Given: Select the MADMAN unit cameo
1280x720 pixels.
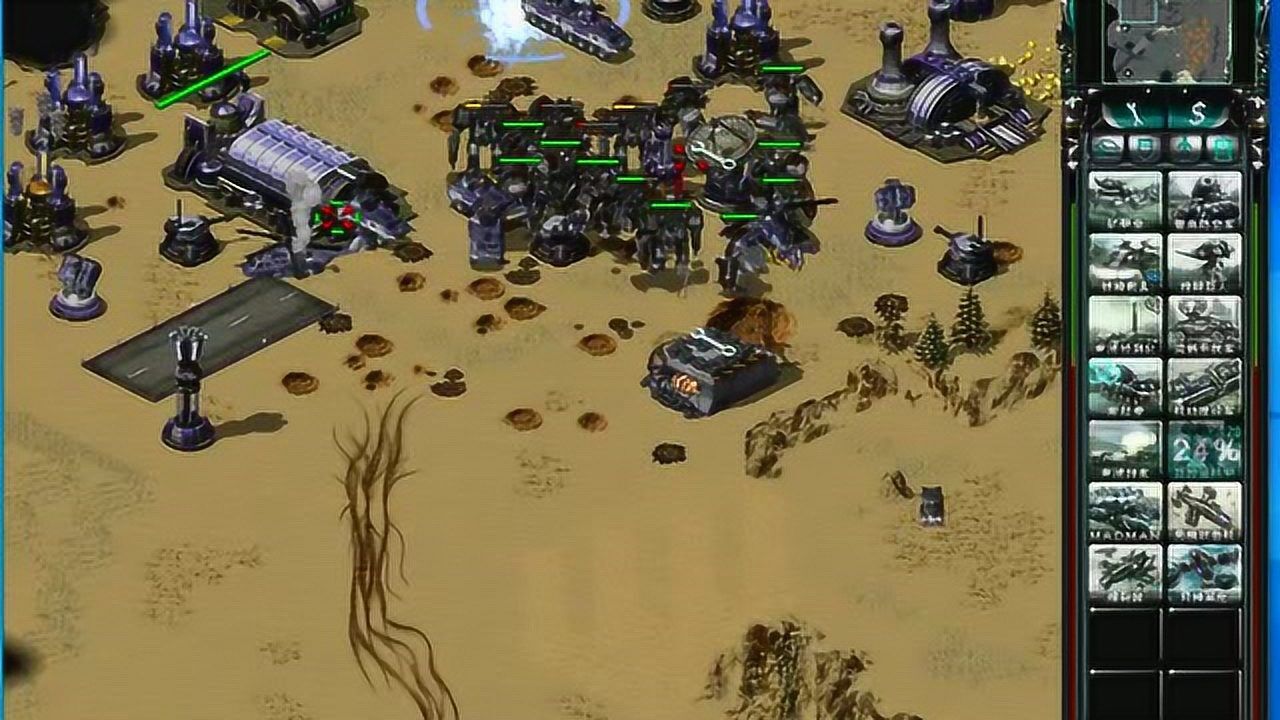Looking at the screenshot, I should (1125, 512).
